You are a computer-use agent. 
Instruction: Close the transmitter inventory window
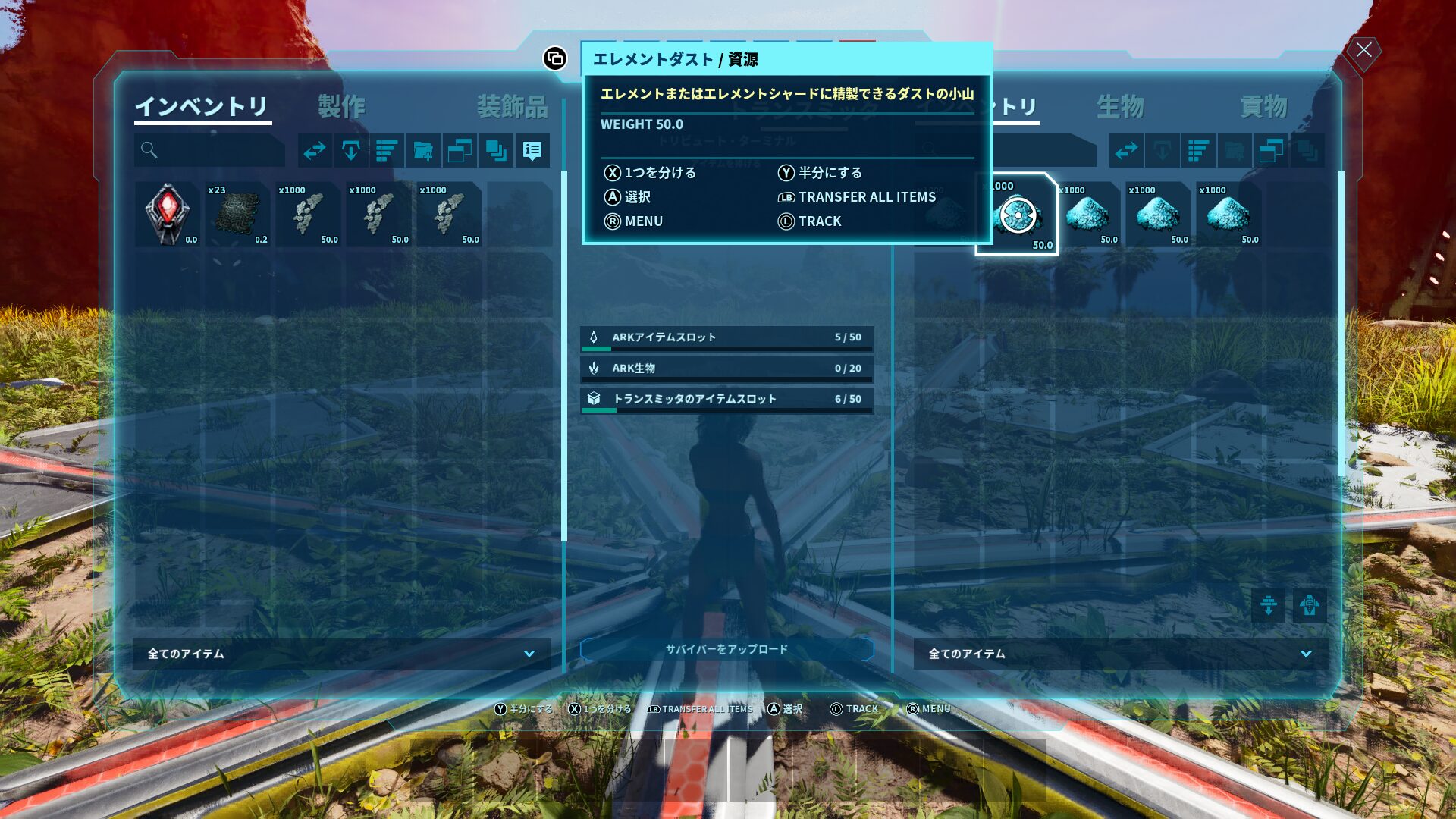(x=1363, y=51)
